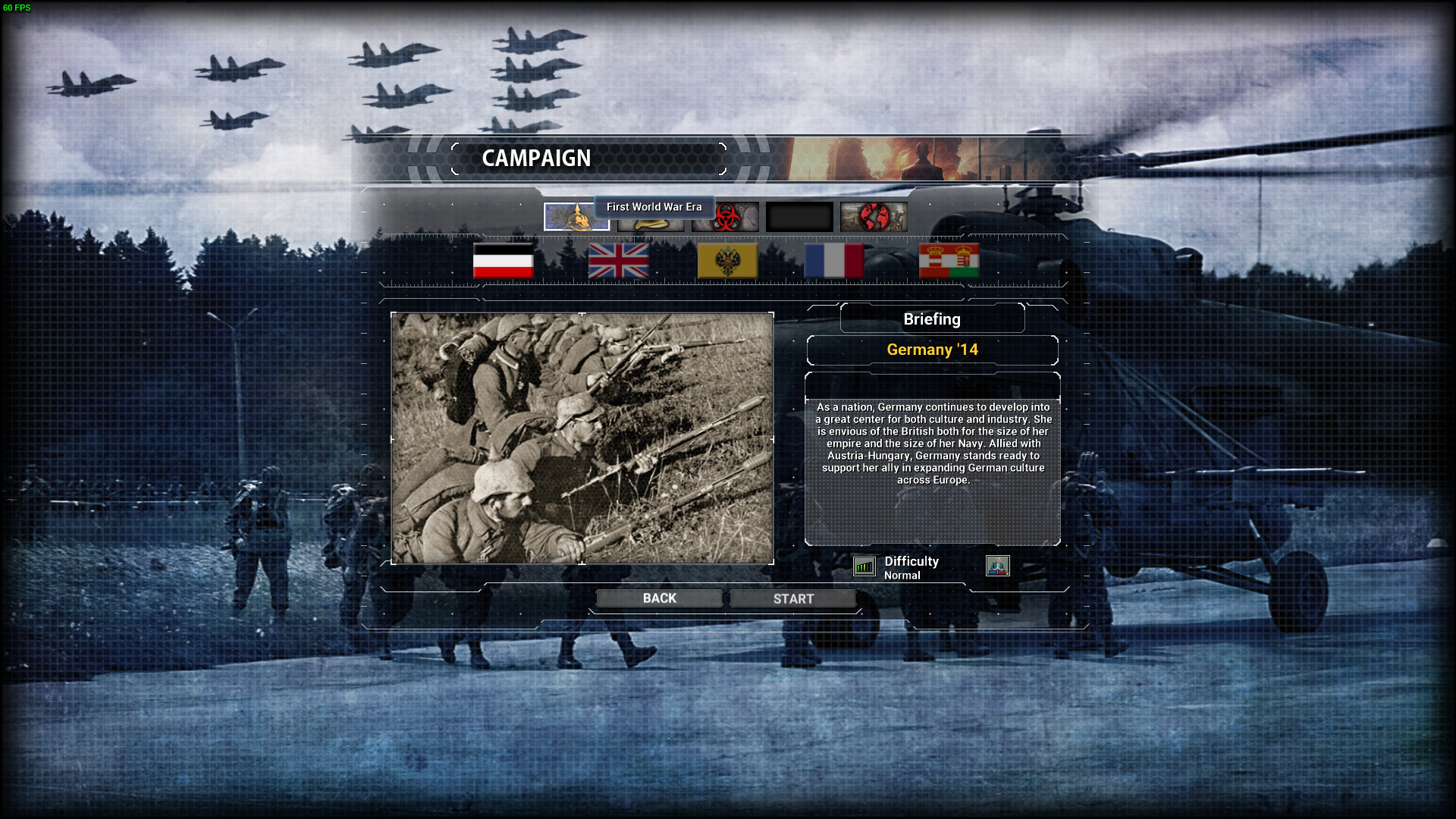Click the newscaster briefing icon near Difficulty
Viewport: 1456px width, 819px height.
coord(999,566)
